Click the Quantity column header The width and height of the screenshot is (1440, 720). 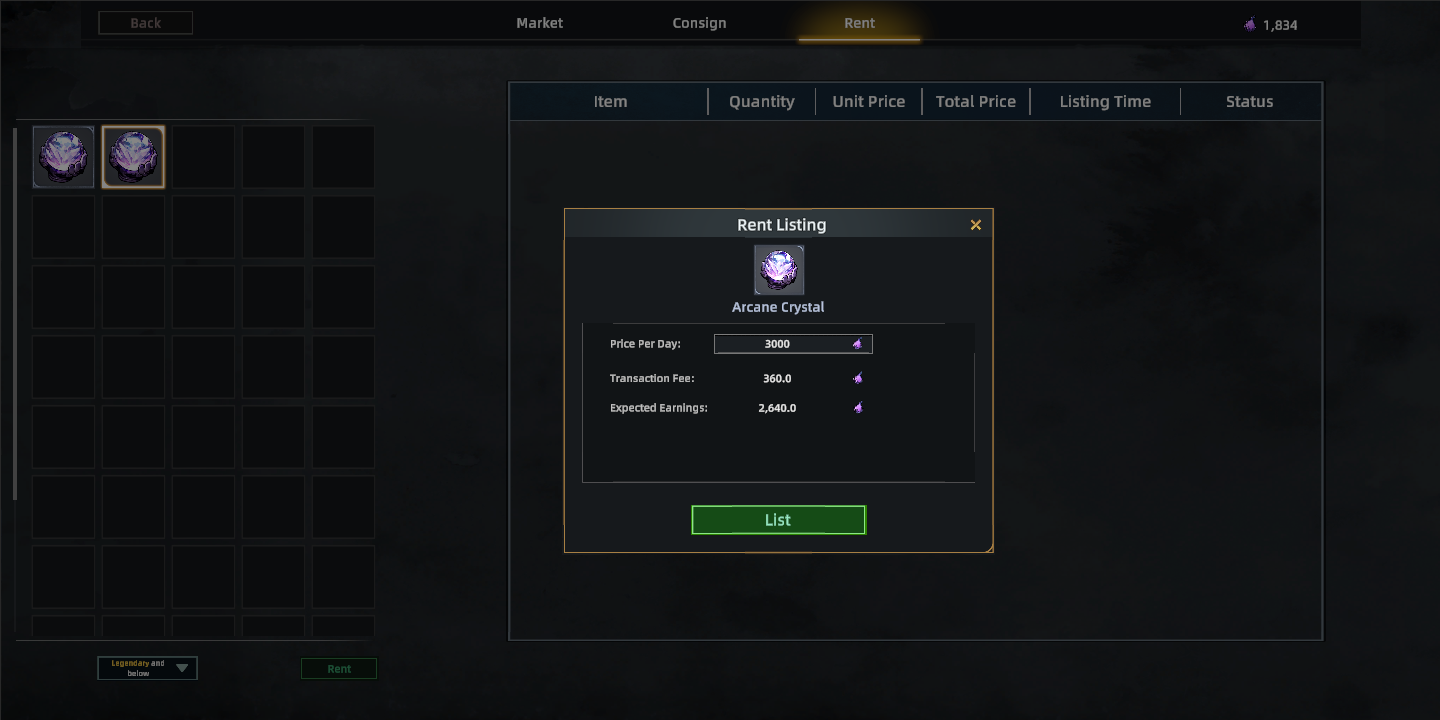pyautogui.click(x=761, y=101)
